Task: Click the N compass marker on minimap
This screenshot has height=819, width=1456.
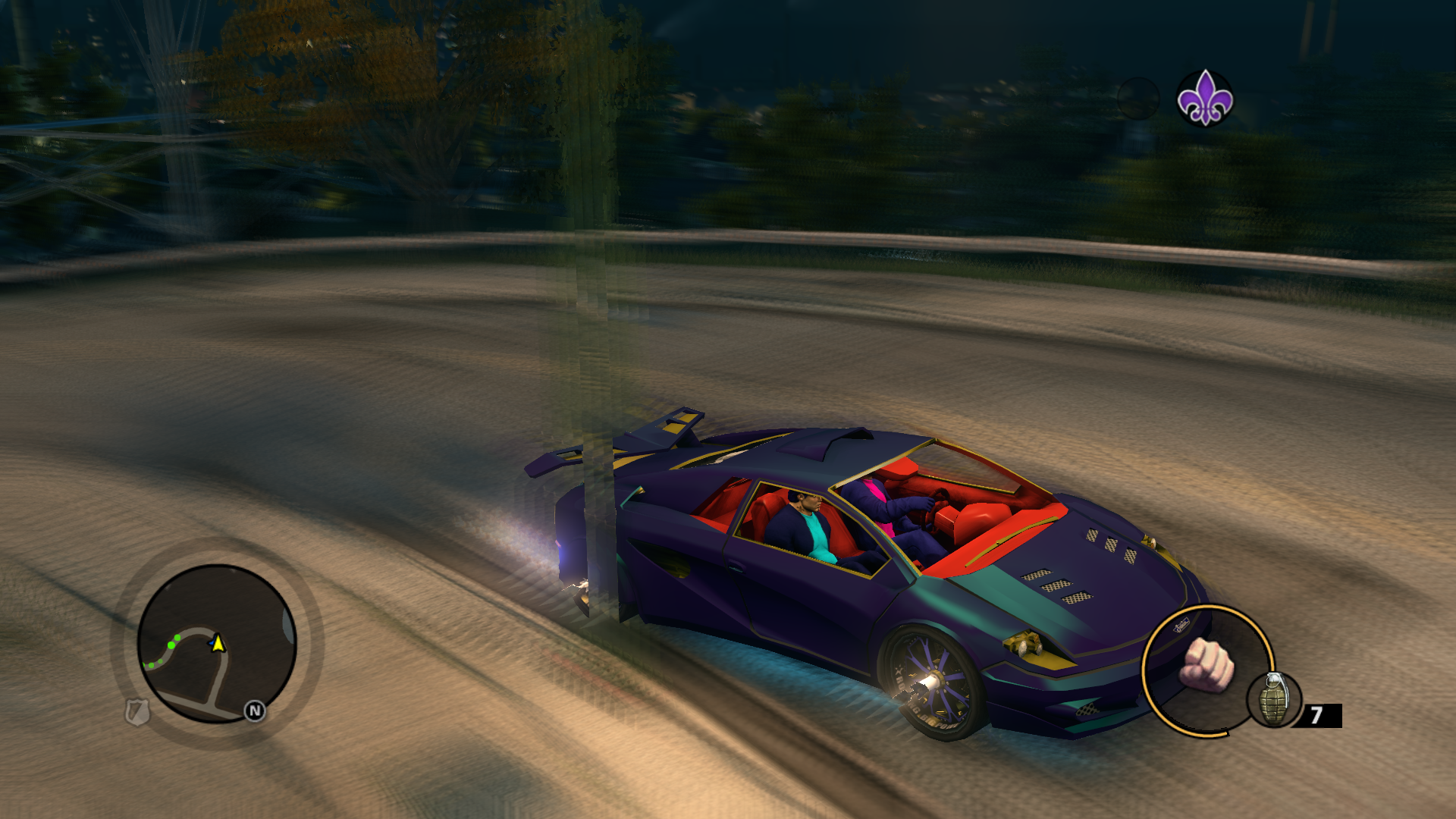Action: (x=255, y=711)
